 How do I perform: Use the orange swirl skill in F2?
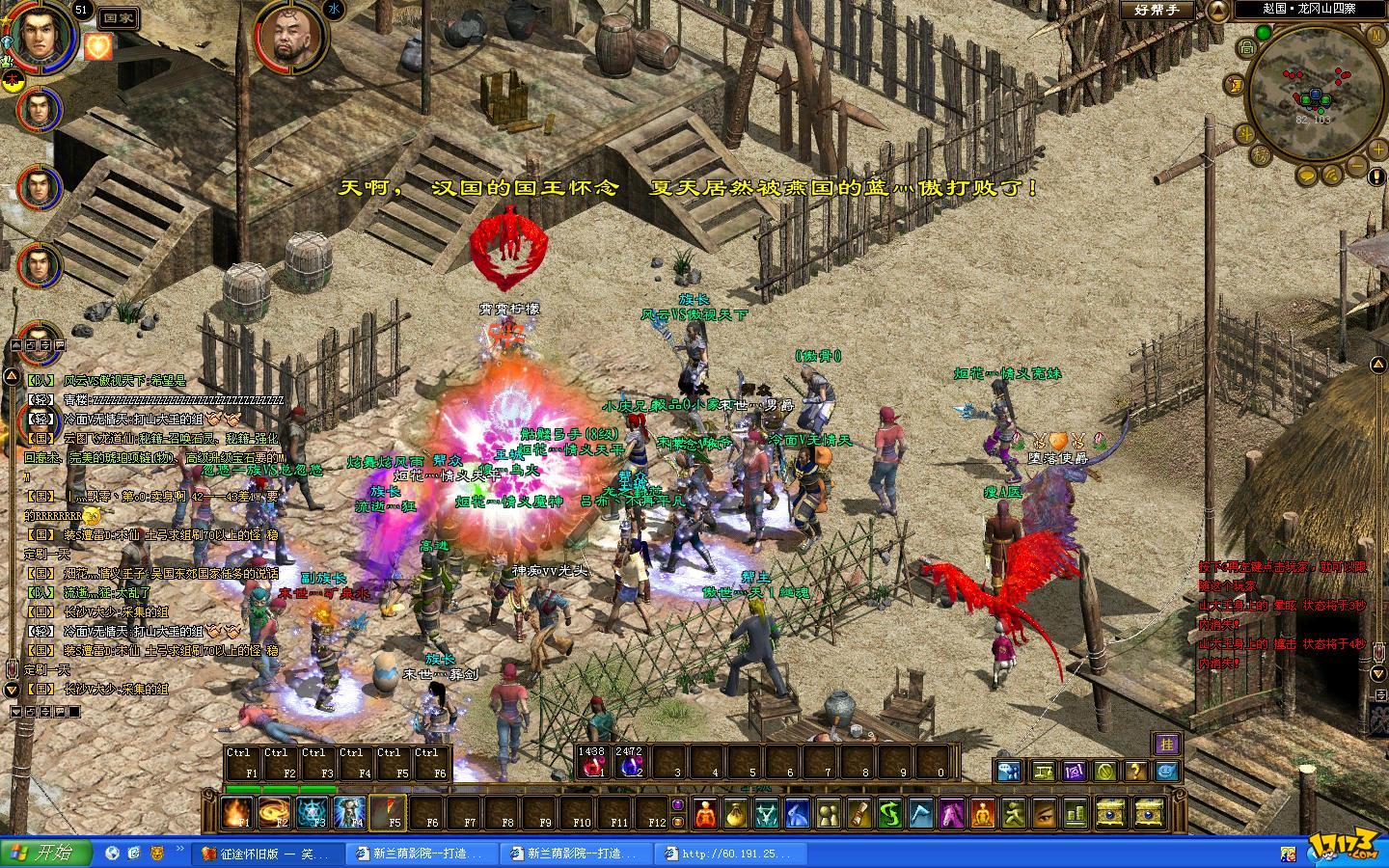click(275, 812)
